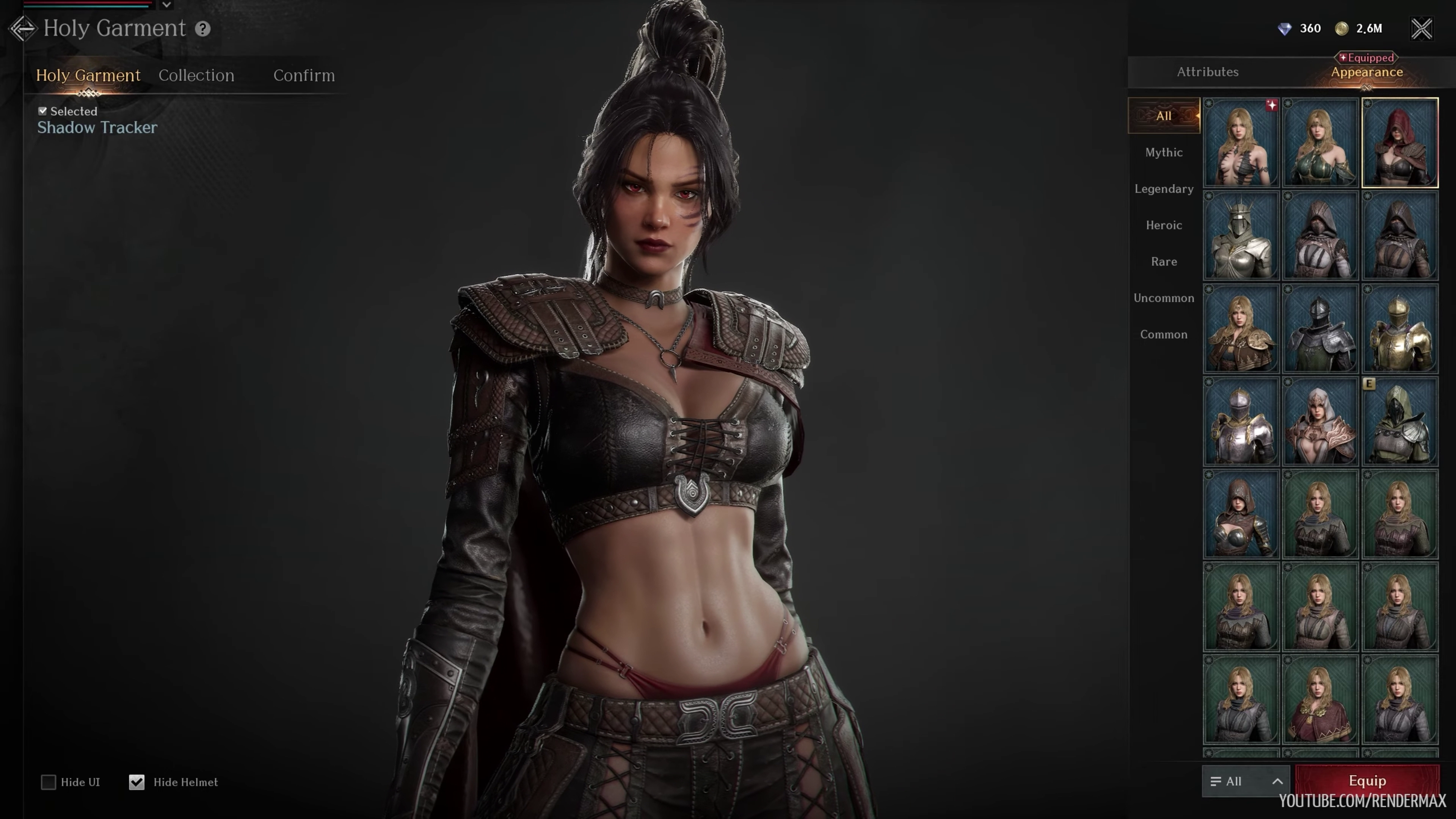Choose the Uncommon rarity filter
Image resolution: width=1456 pixels, height=819 pixels.
1164,298
